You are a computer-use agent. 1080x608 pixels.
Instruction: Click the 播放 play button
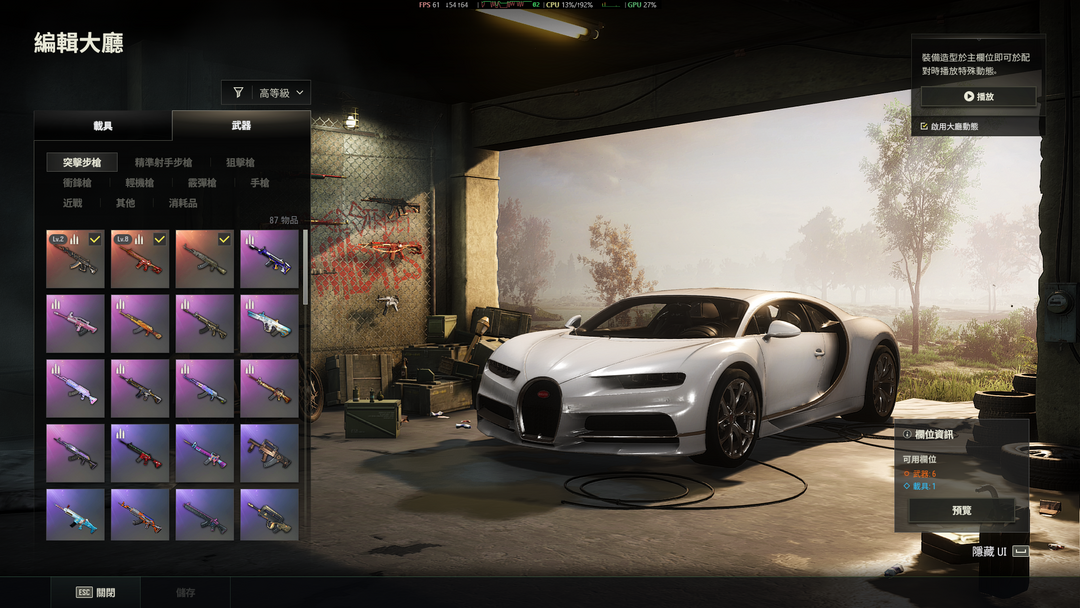[x=978, y=97]
